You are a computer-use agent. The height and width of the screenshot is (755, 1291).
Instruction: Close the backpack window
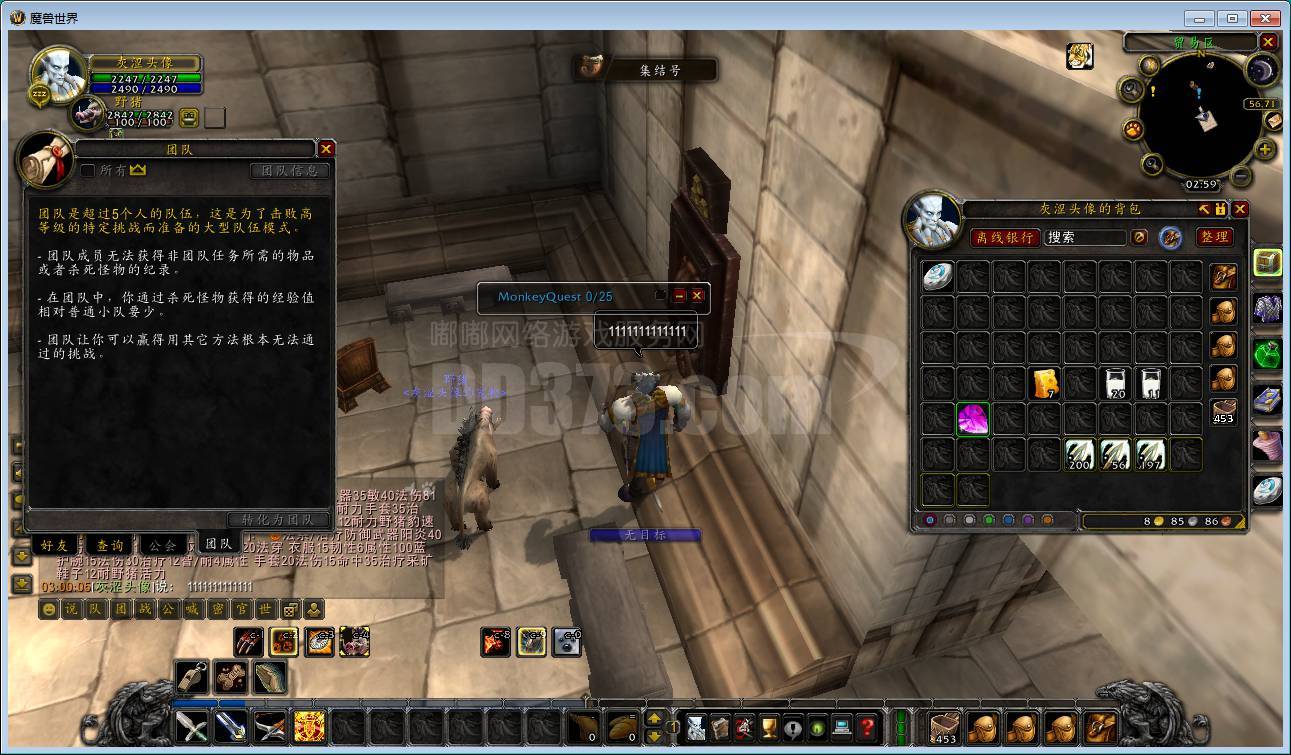pyautogui.click(x=1240, y=209)
